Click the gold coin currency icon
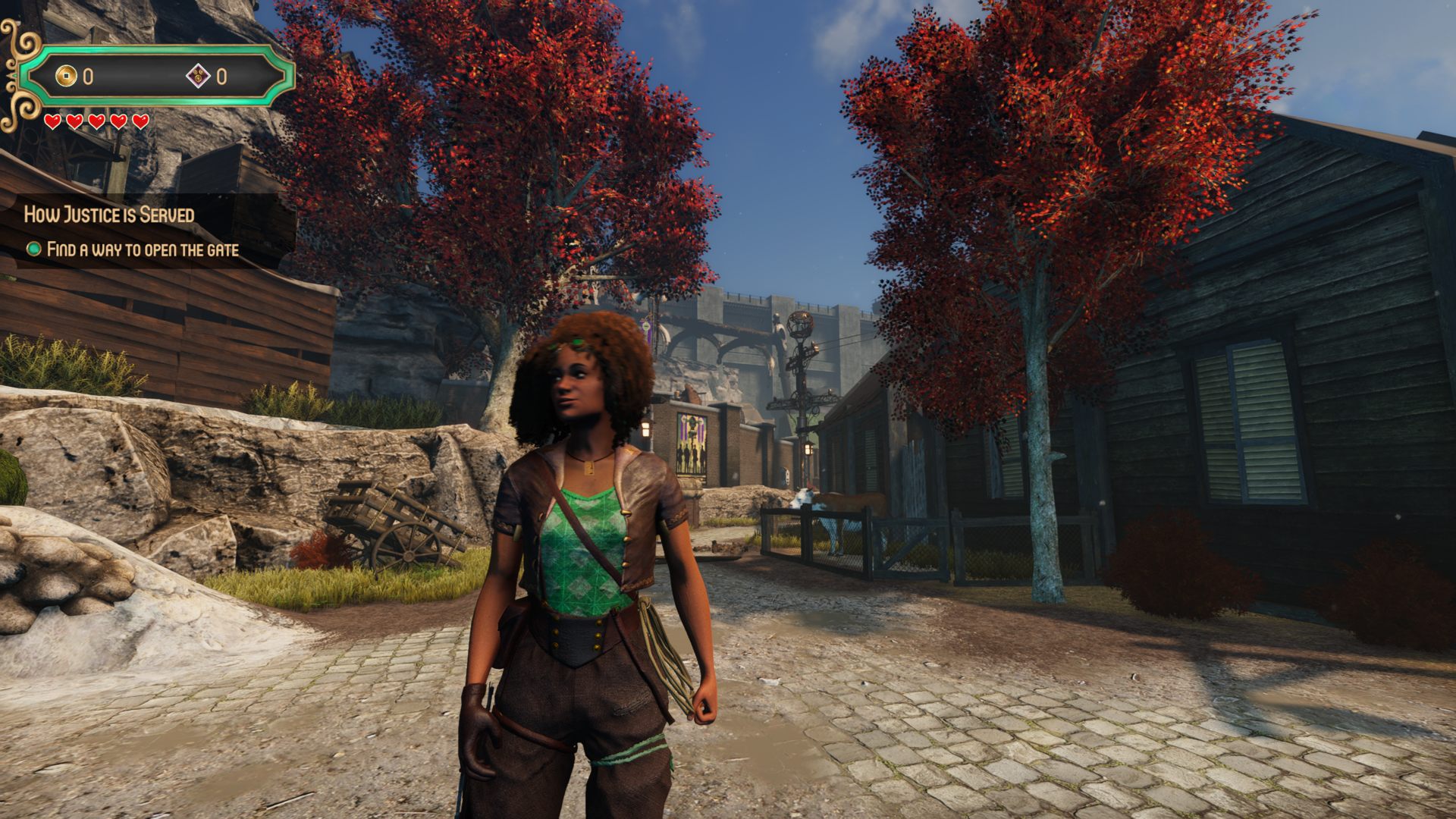 point(67,76)
